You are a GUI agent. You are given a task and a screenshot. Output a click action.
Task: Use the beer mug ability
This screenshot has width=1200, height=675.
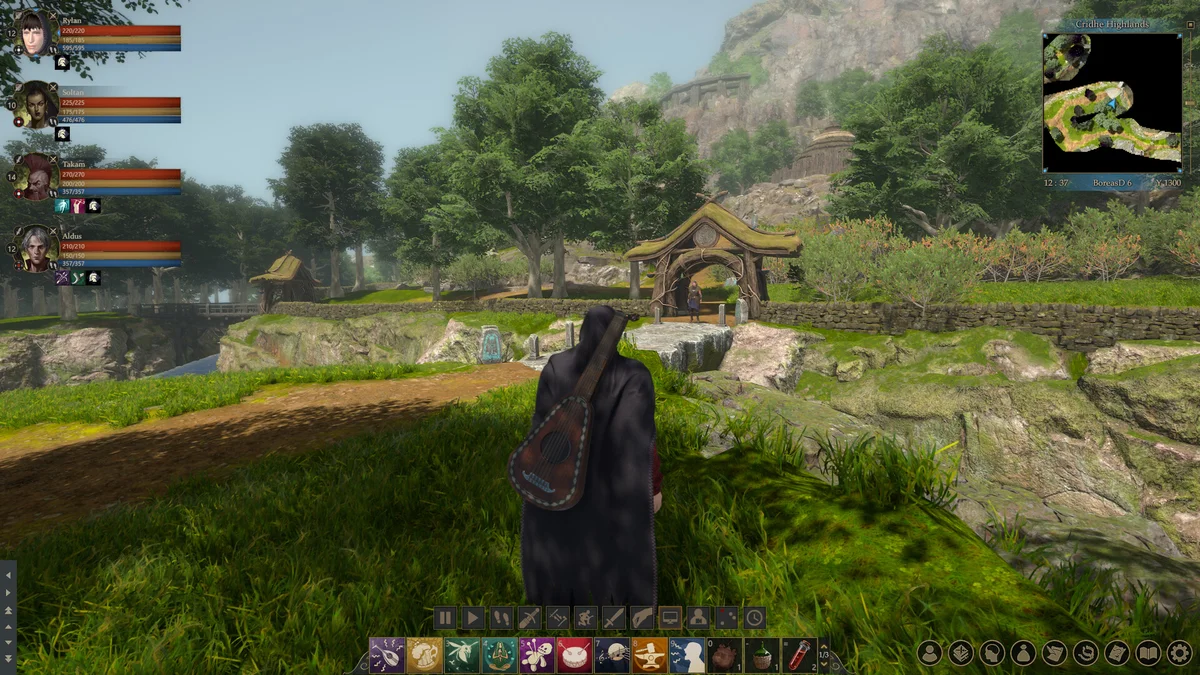point(424,655)
